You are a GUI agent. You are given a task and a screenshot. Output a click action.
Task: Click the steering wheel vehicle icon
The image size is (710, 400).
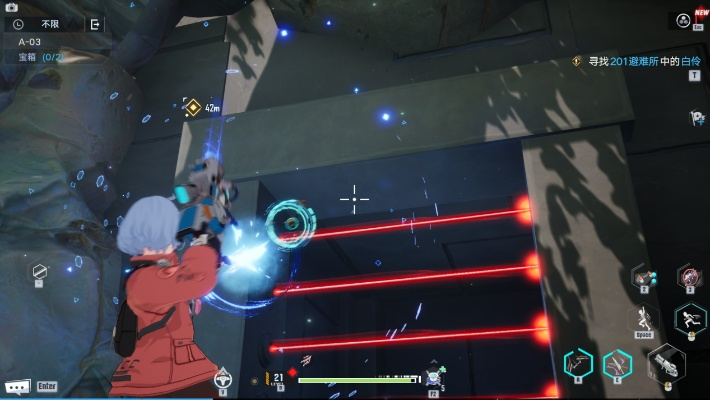click(223, 378)
